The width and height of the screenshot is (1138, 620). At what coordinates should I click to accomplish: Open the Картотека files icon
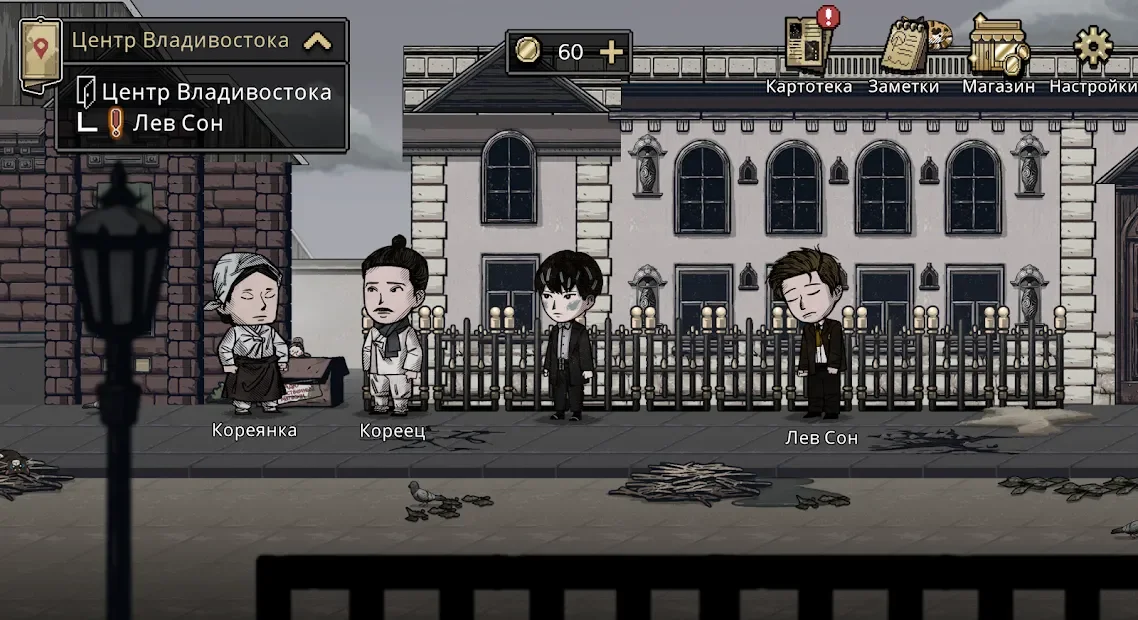click(x=808, y=45)
